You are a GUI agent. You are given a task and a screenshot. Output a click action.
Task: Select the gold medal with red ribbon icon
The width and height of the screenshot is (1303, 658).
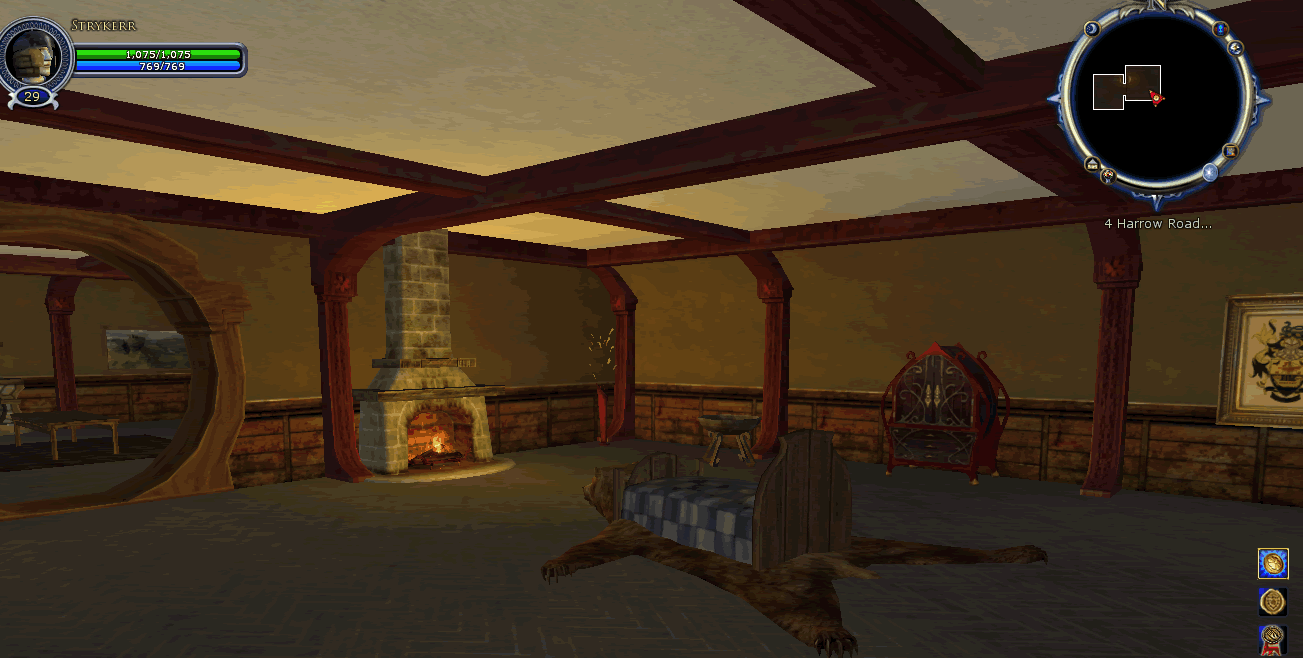1273,637
